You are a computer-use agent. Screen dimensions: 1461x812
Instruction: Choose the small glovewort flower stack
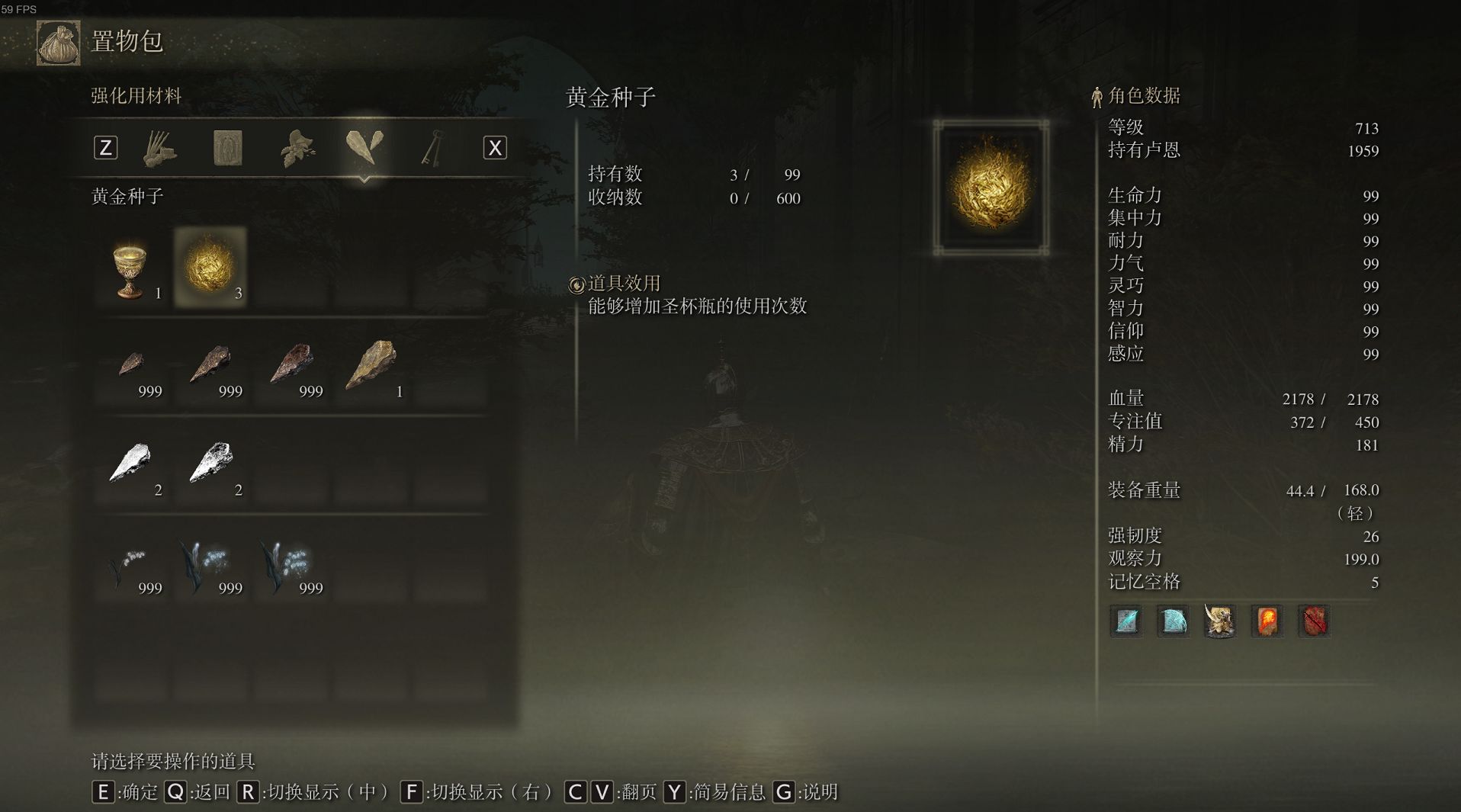point(130,565)
